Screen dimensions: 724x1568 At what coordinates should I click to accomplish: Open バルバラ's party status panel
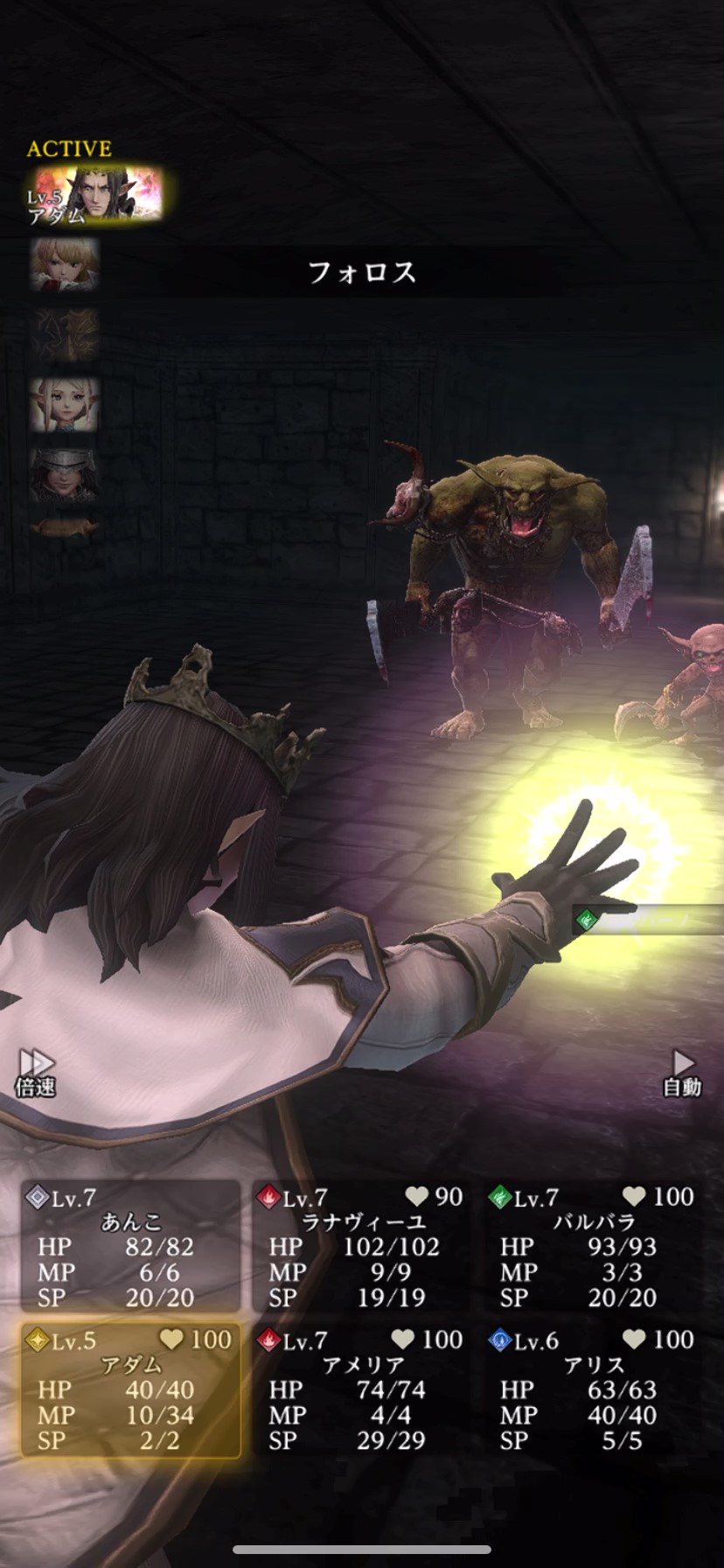(594, 1246)
